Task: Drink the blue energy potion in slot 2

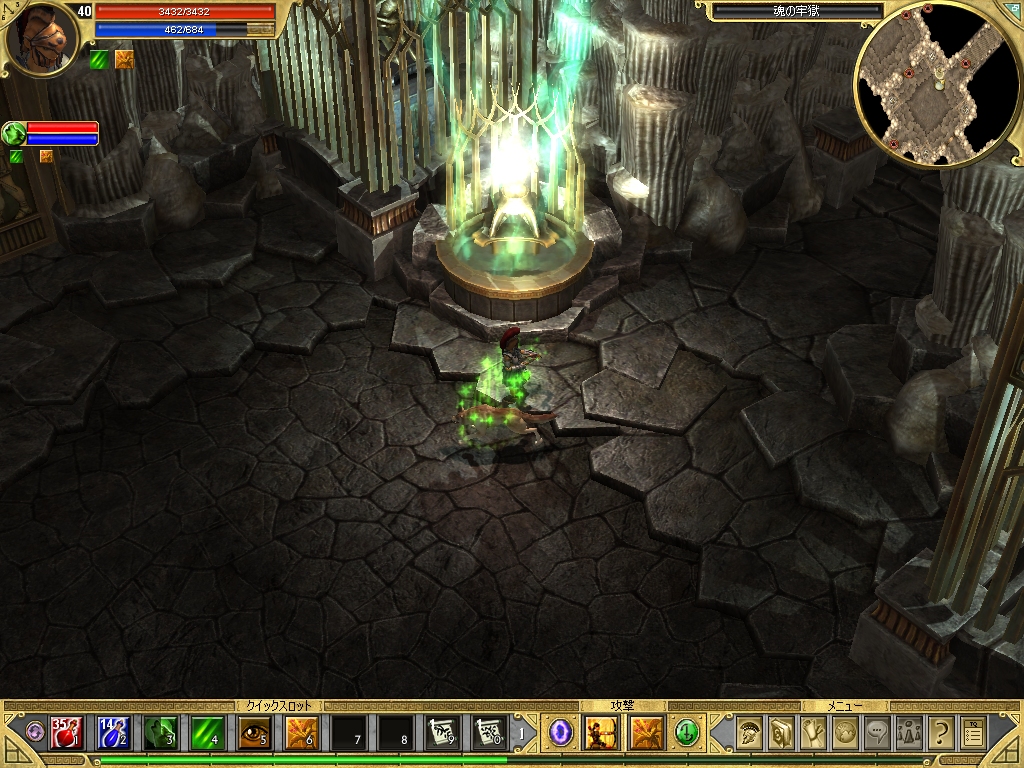Action: (113, 733)
